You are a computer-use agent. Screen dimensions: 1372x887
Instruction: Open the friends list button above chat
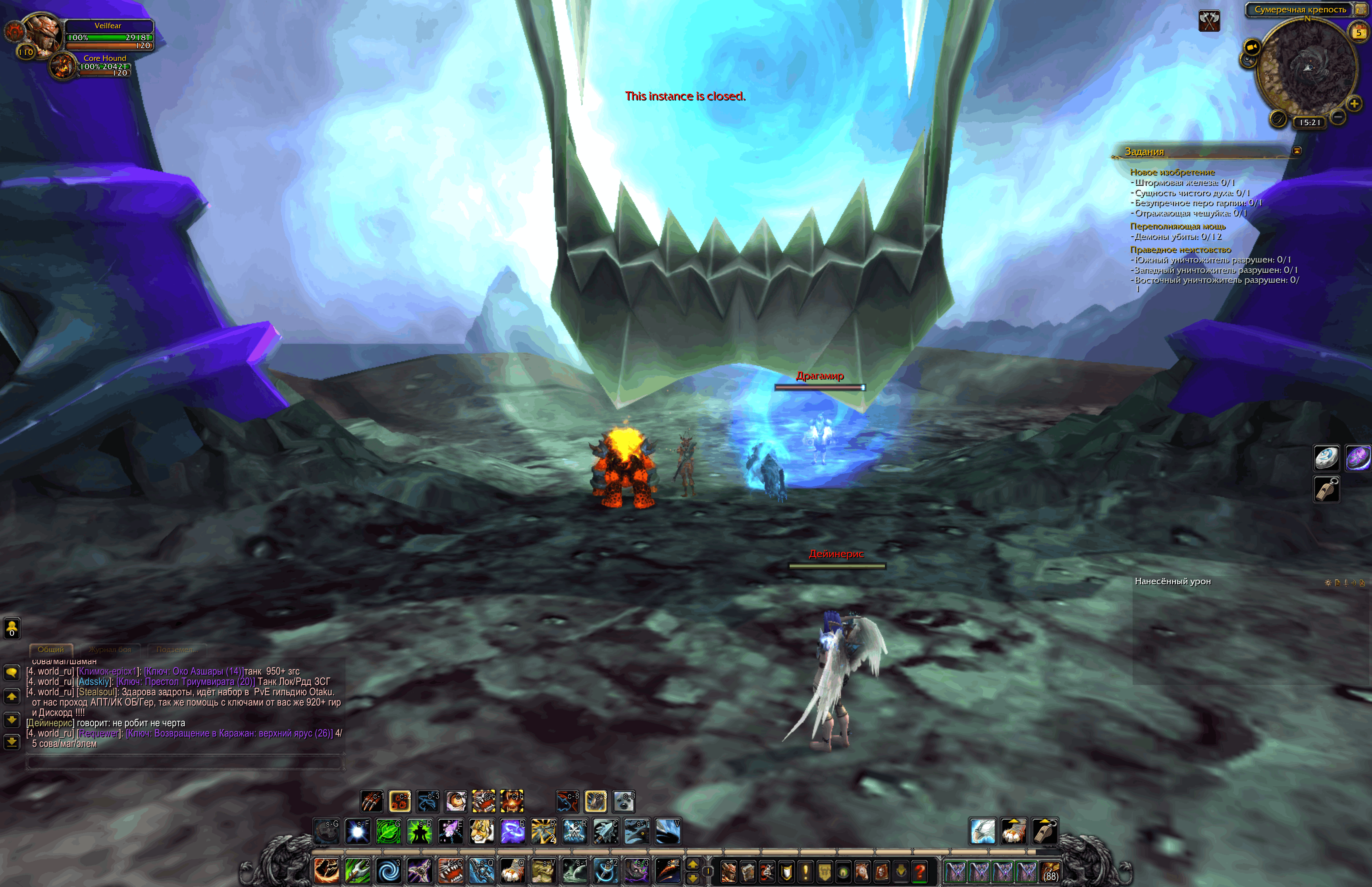[x=12, y=628]
